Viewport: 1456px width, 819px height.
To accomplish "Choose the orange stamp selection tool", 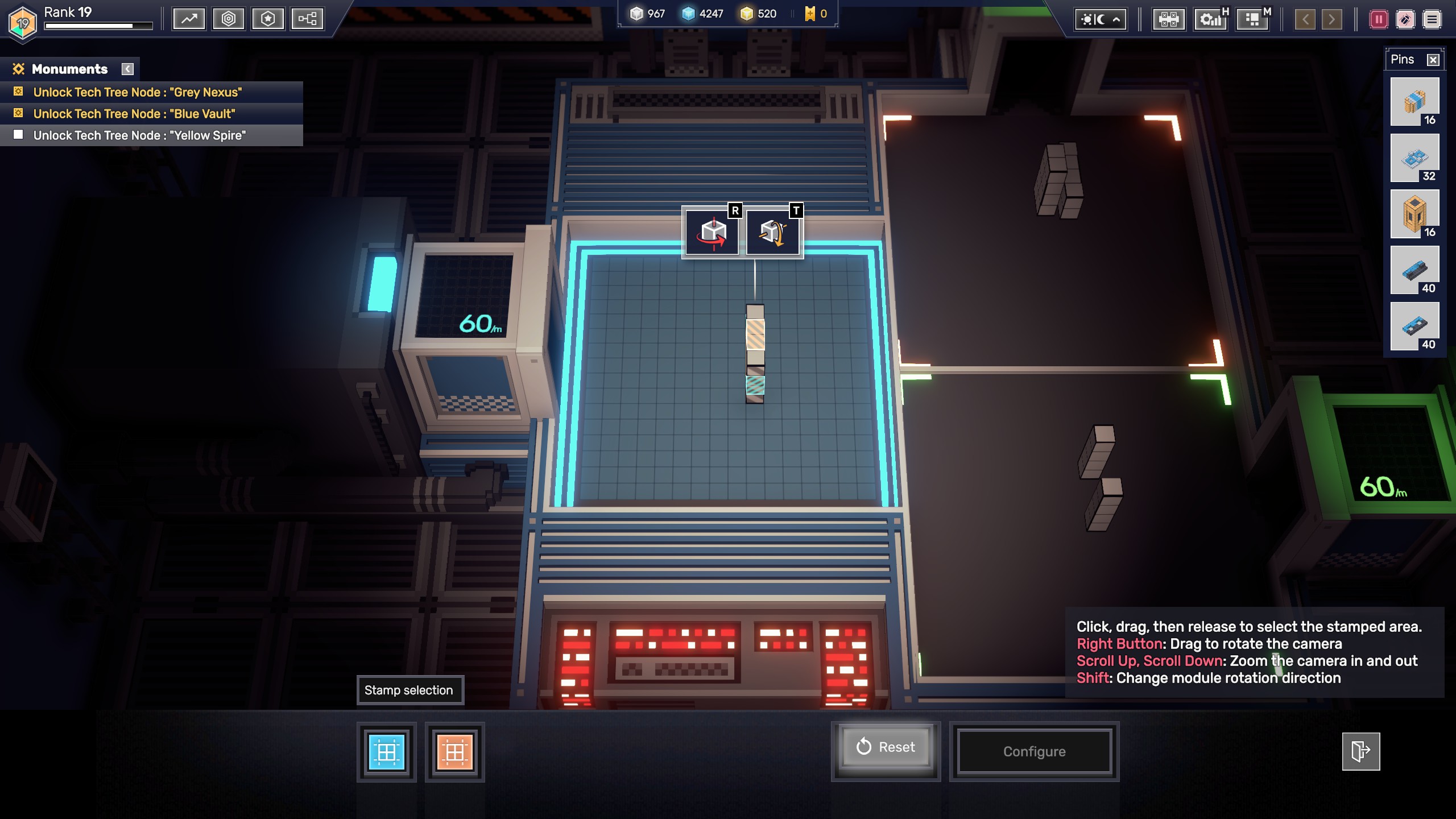I will pos(455,752).
